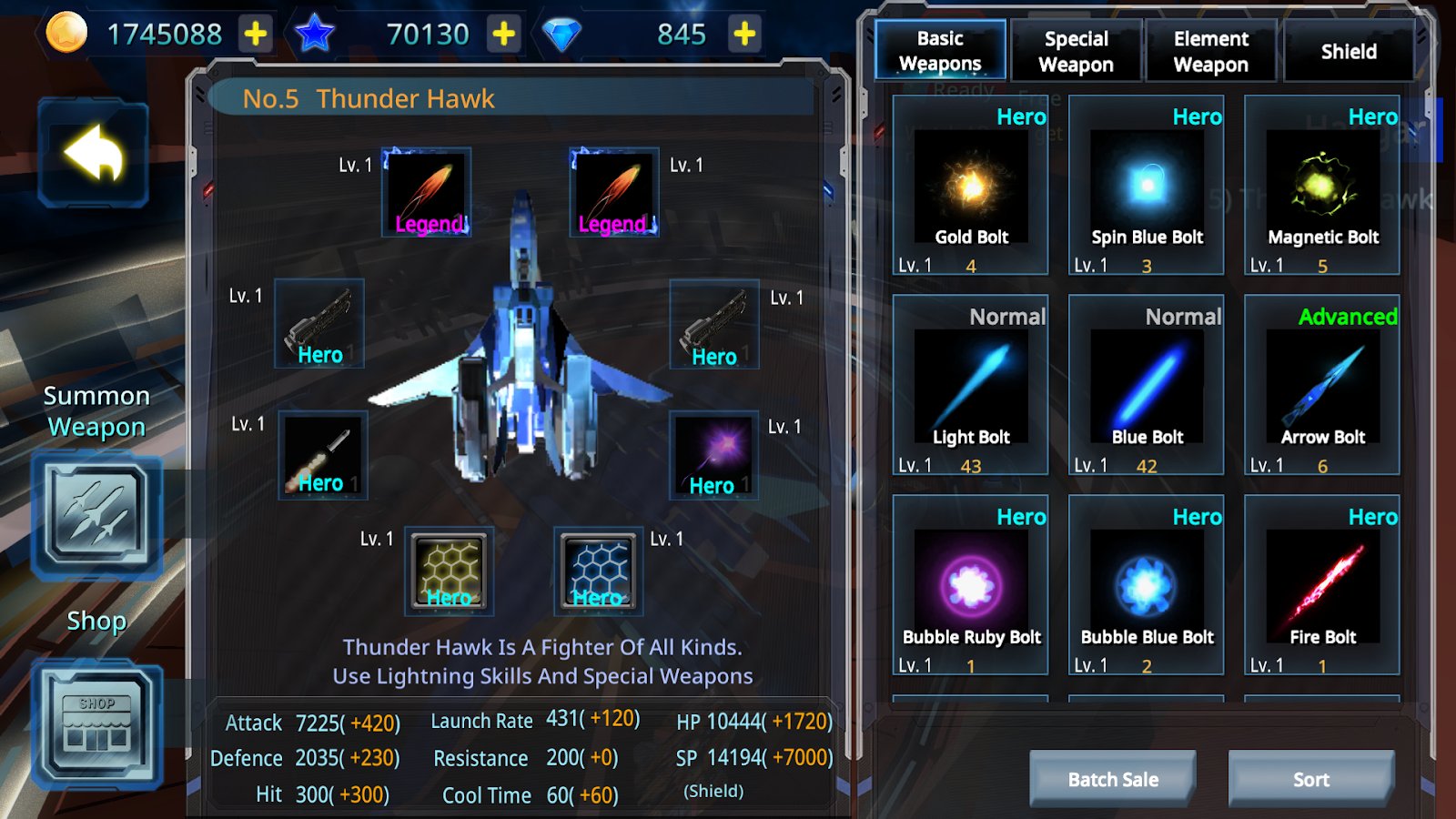Select the yellow honeycomb shield slot
1456x819 pixels.
[x=449, y=571]
